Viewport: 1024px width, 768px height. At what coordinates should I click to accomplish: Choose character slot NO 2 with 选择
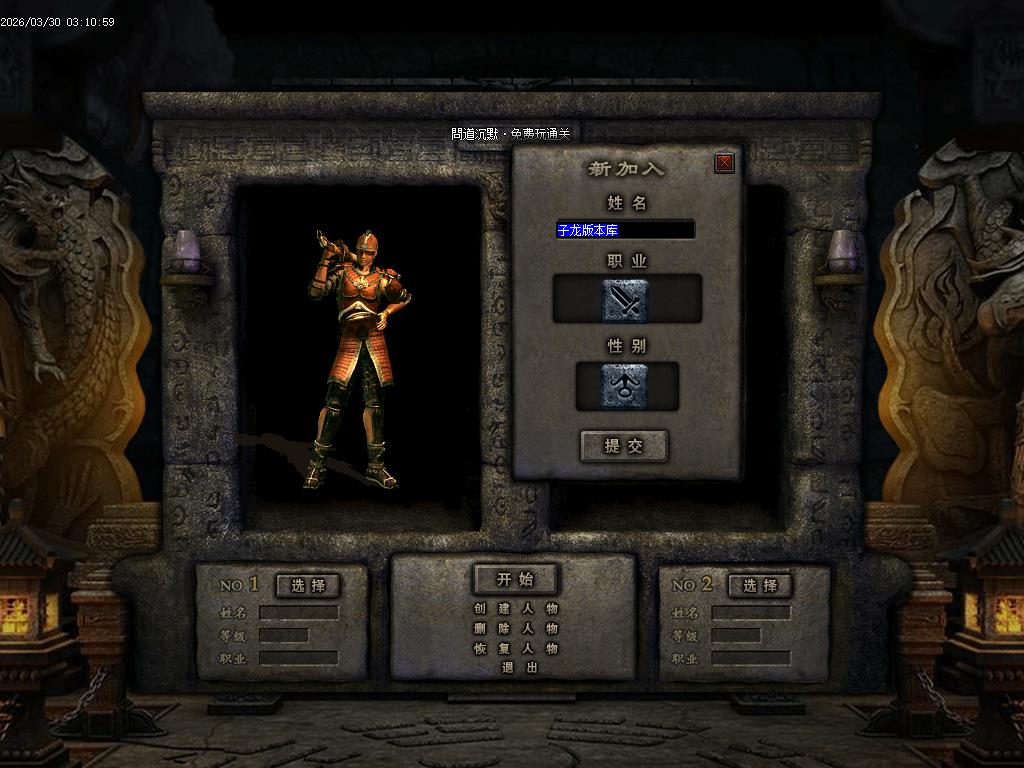760,585
